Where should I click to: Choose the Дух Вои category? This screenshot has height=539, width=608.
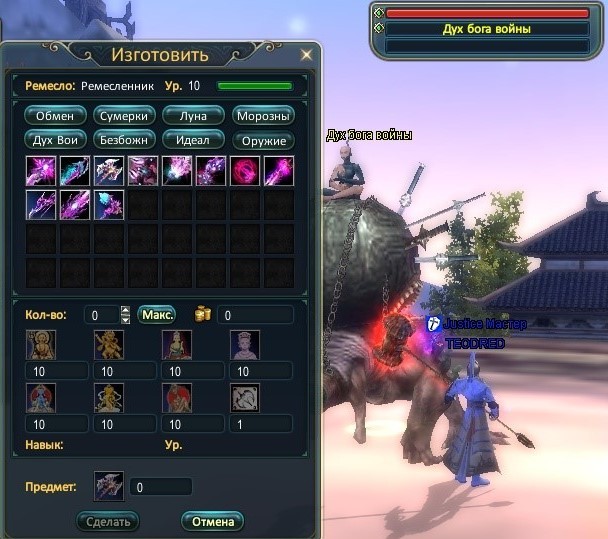coord(55,140)
